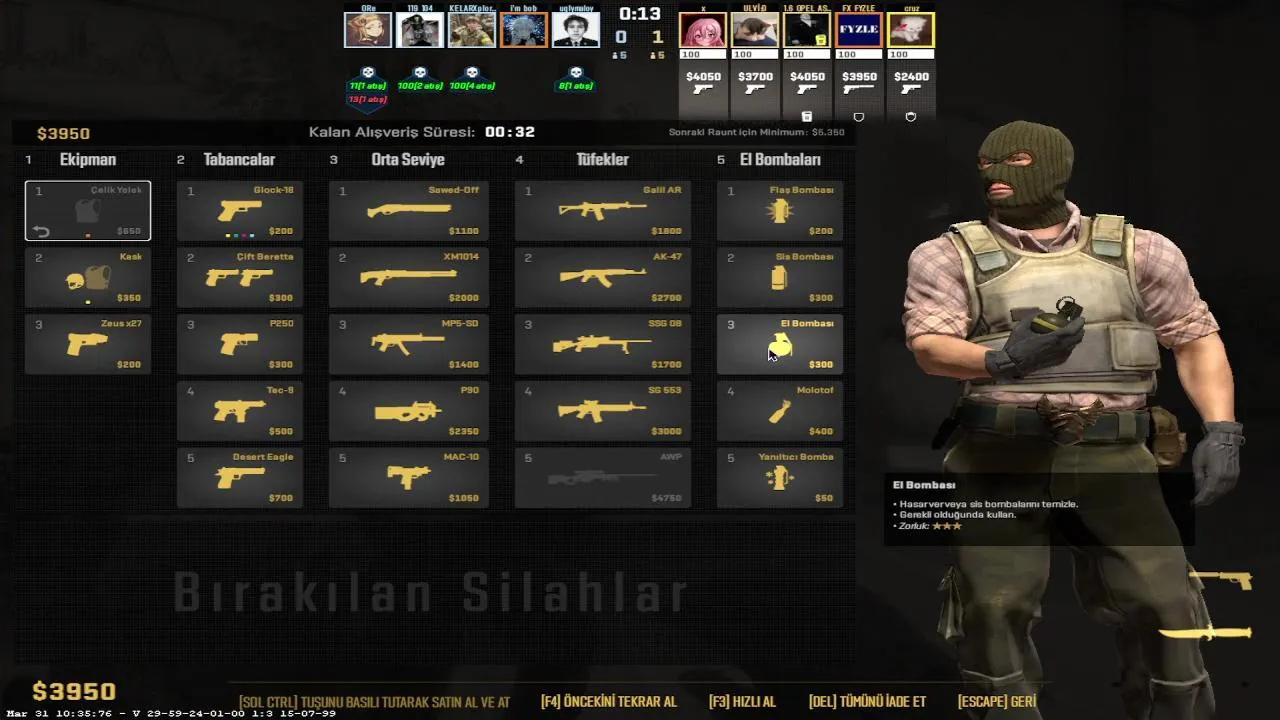This screenshot has height=720, width=1280.
Task: Select the El Bombası grenade
Action: pos(779,344)
